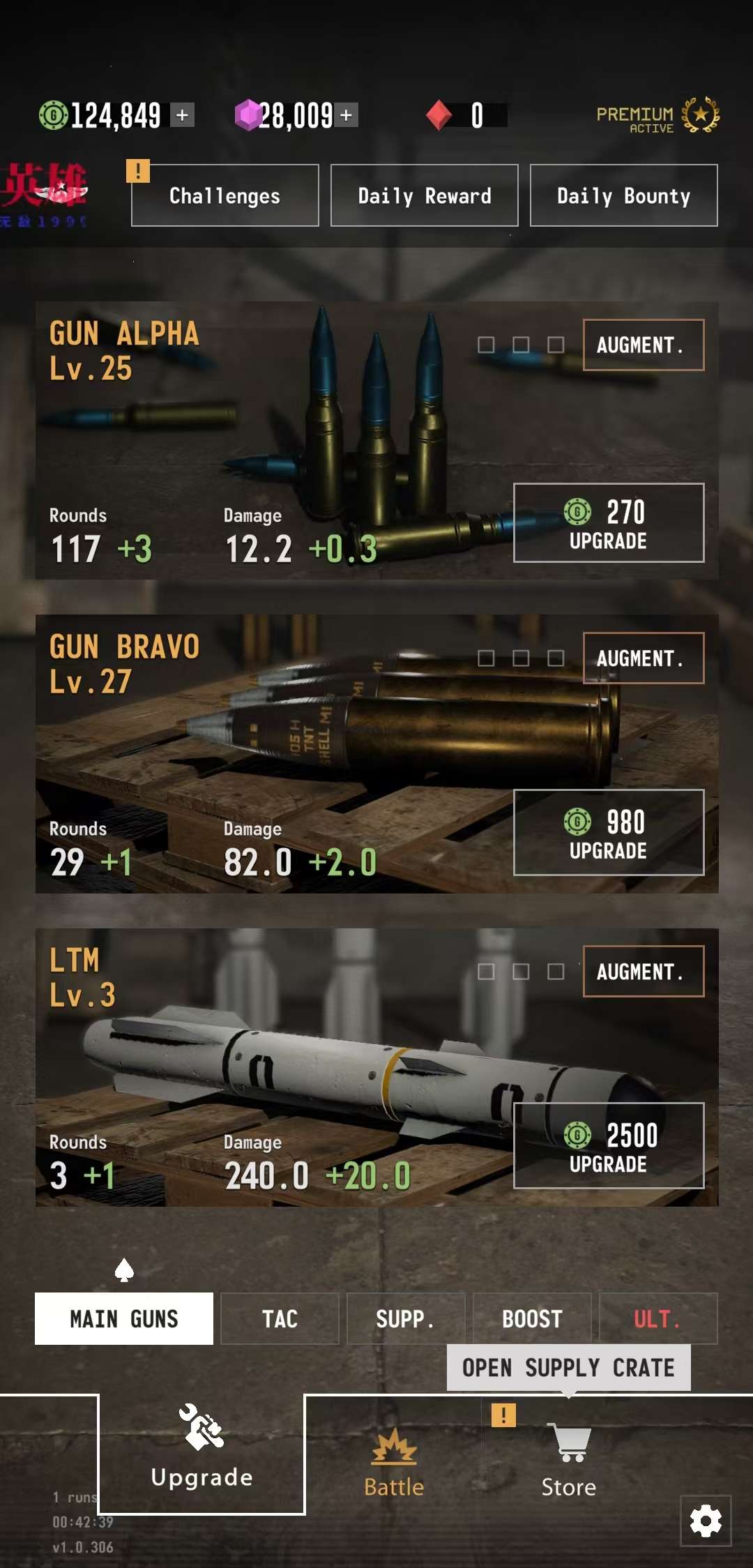The height and width of the screenshot is (1568, 753).
Task: Switch to the TAC tab
Action: click(x=280, y=1318)
